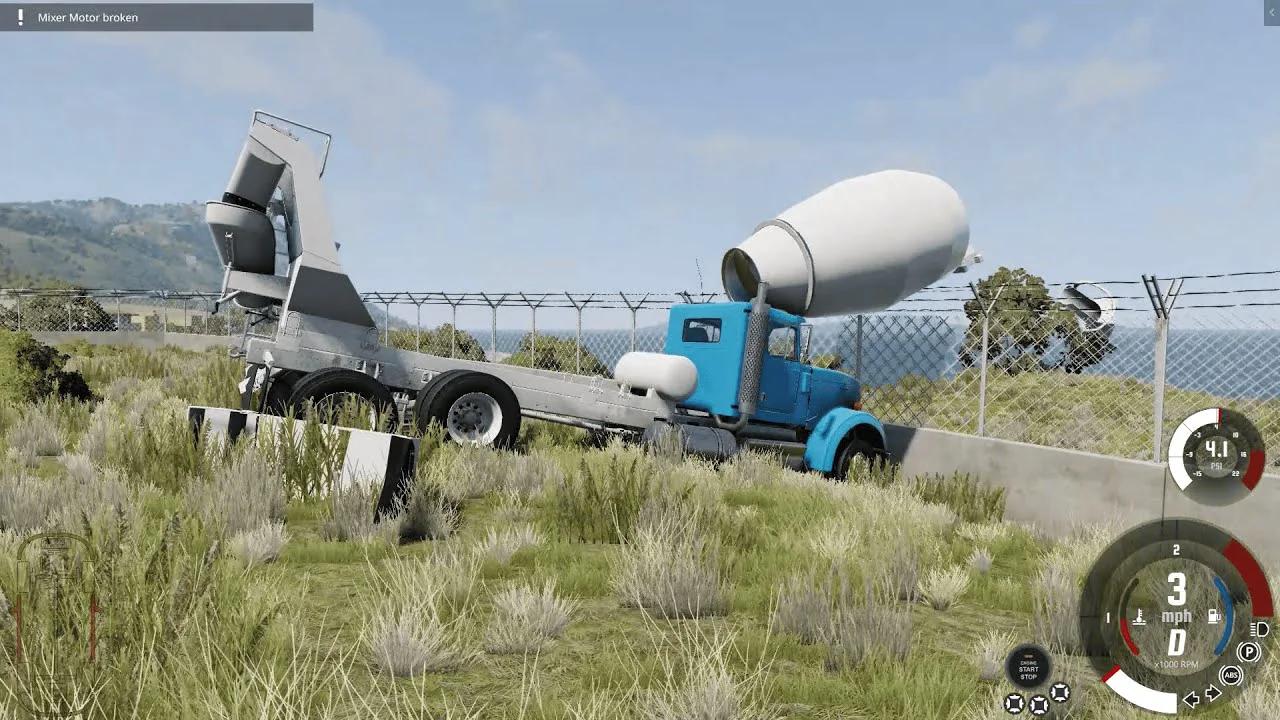Select the coolant temperature icon on the tachometer
1280x720 pixels.
pyautogui.click(x=1138, y=617)
